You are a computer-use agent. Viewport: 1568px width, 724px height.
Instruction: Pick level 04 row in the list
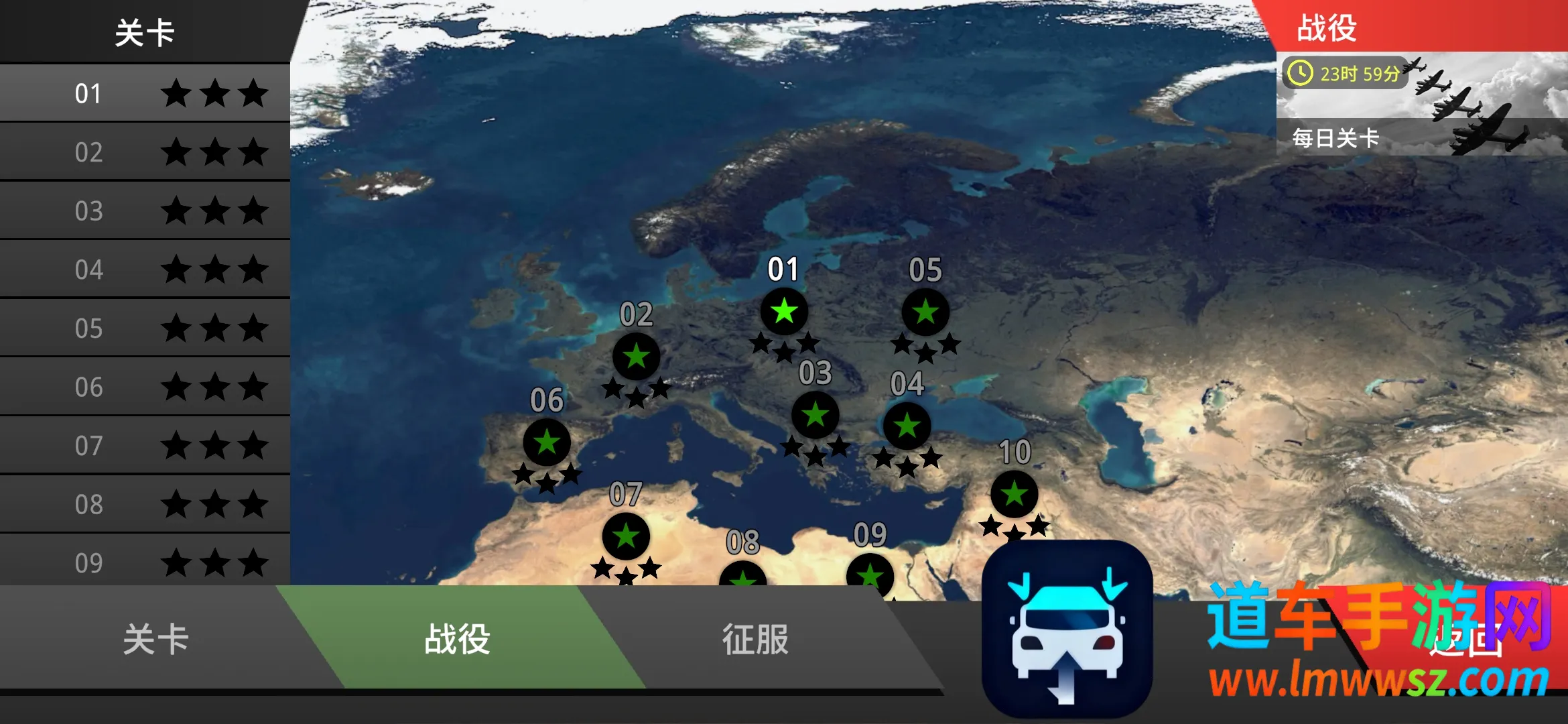pyautogui.click(x=145, y=269)
